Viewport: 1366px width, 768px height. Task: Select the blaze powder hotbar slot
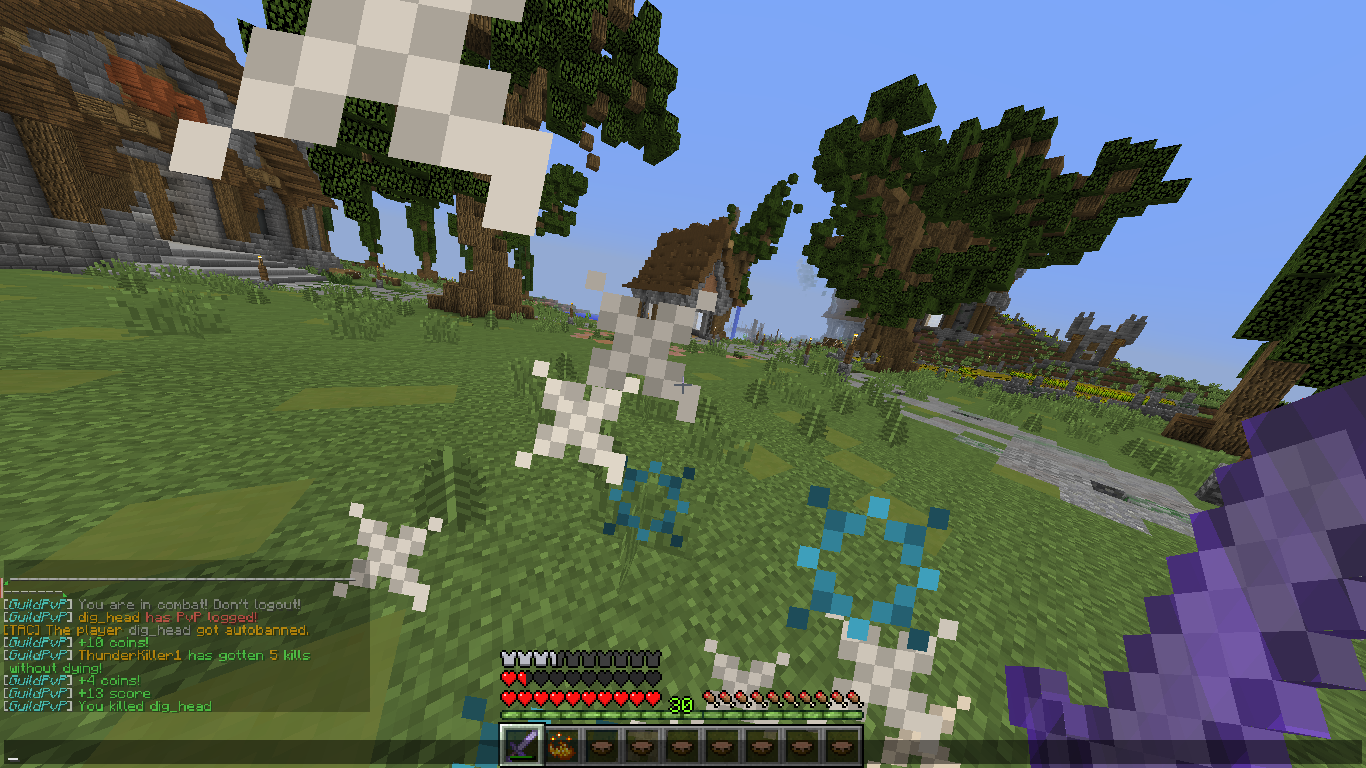tap(562, 745)
